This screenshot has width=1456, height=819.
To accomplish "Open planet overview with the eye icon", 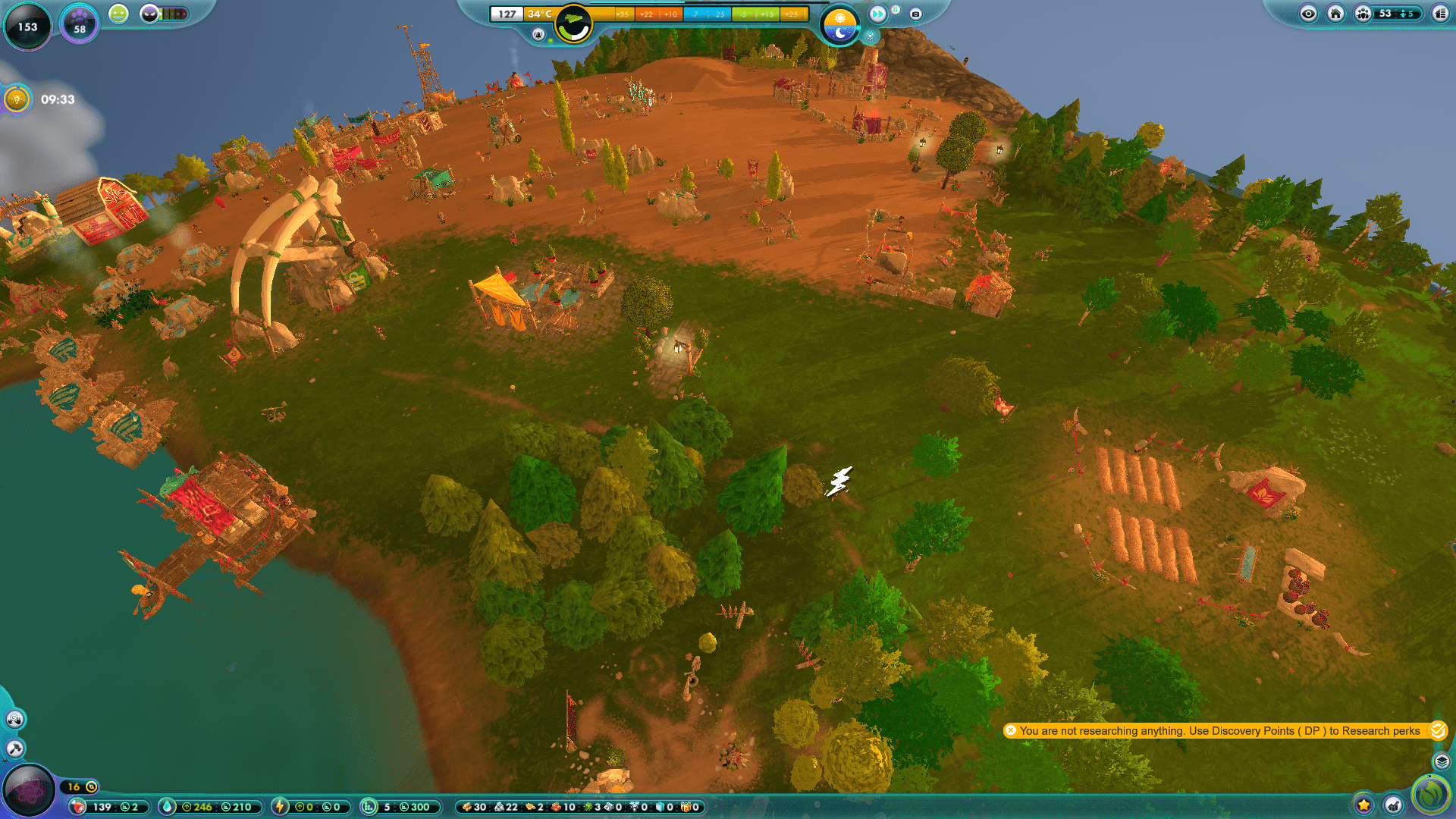I will (1309, 14).
